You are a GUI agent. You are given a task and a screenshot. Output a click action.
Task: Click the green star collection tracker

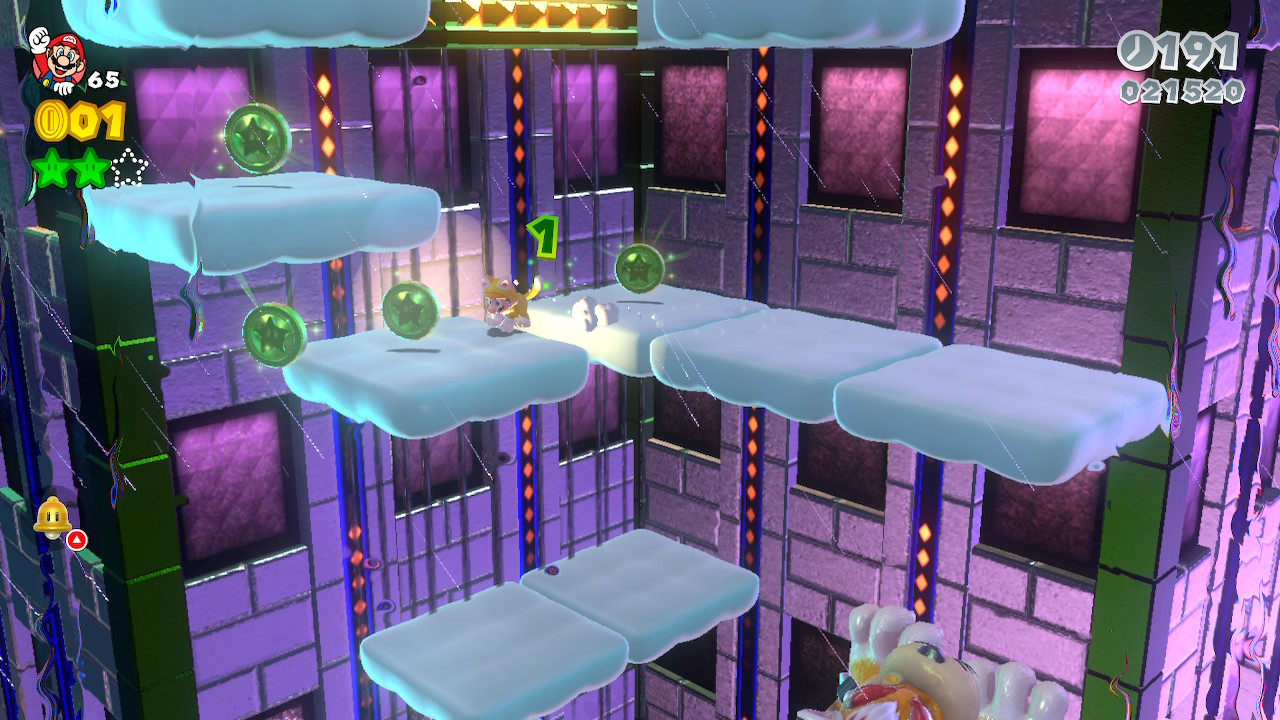click(89, 168)
